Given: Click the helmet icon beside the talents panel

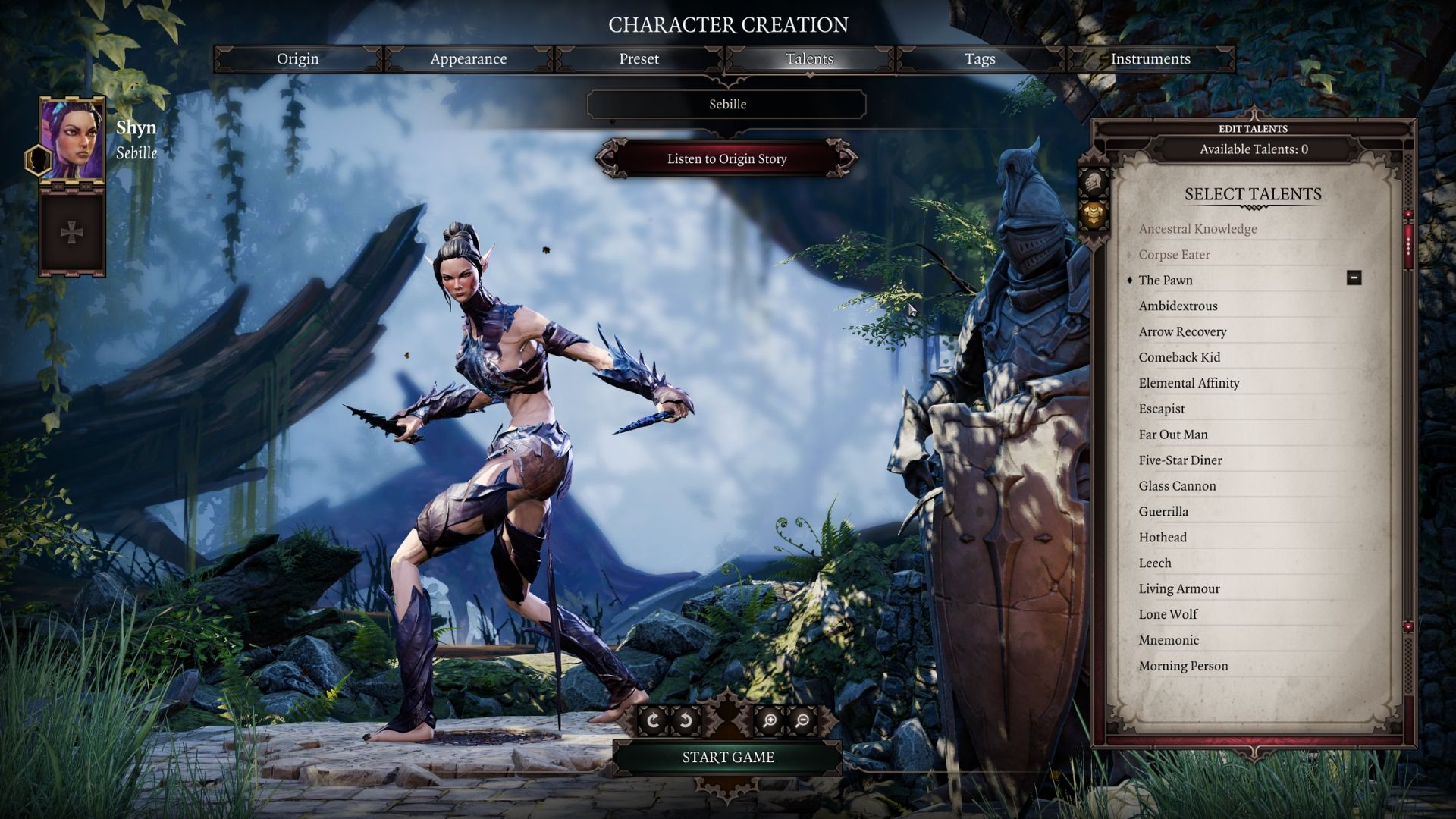Looking at the screenshot, I should (1094, 182).
